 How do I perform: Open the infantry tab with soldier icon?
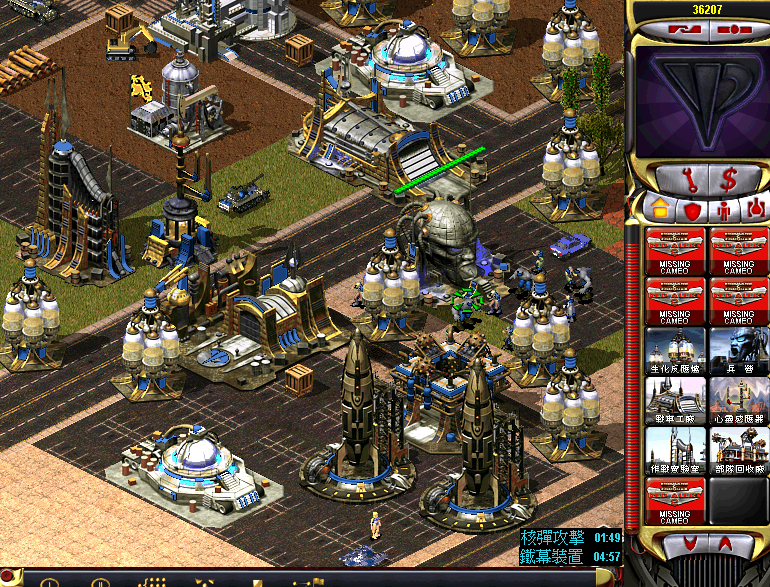[x=722, y=210]
